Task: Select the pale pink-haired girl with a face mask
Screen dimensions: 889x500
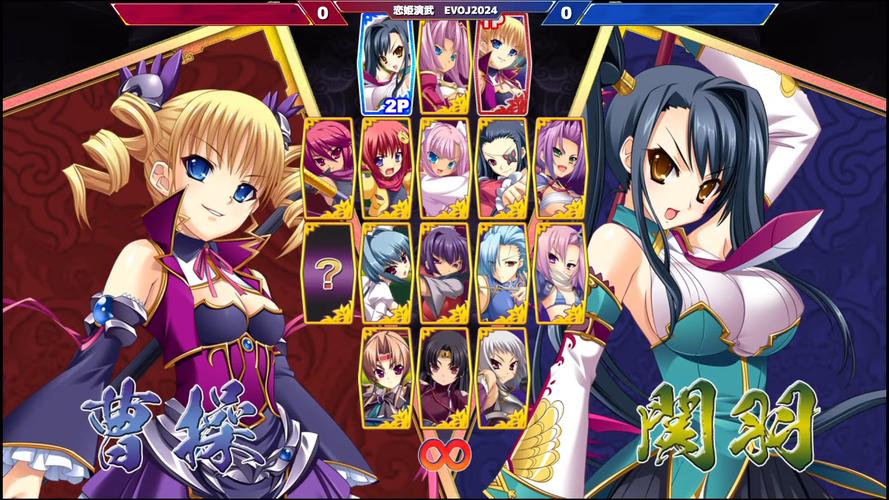Action: pos(560,271)
